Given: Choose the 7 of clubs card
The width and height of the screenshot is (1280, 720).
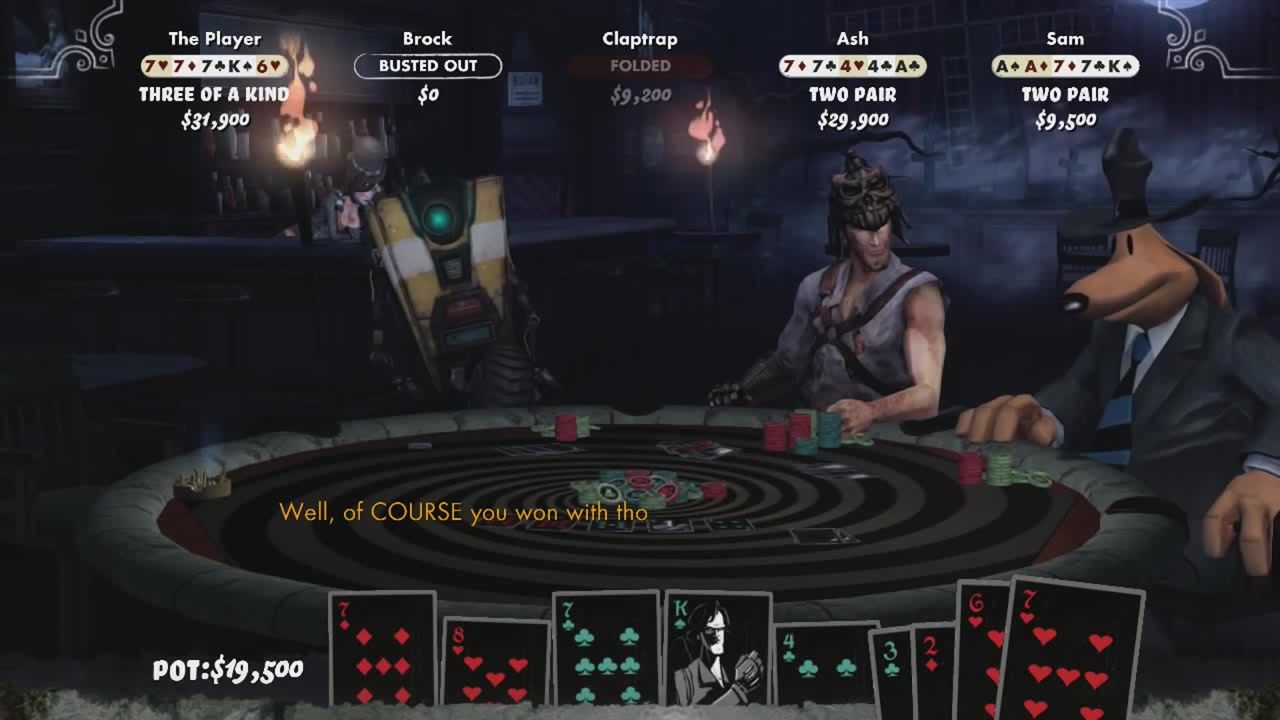Looking at the screenshot, I should 606,648.
